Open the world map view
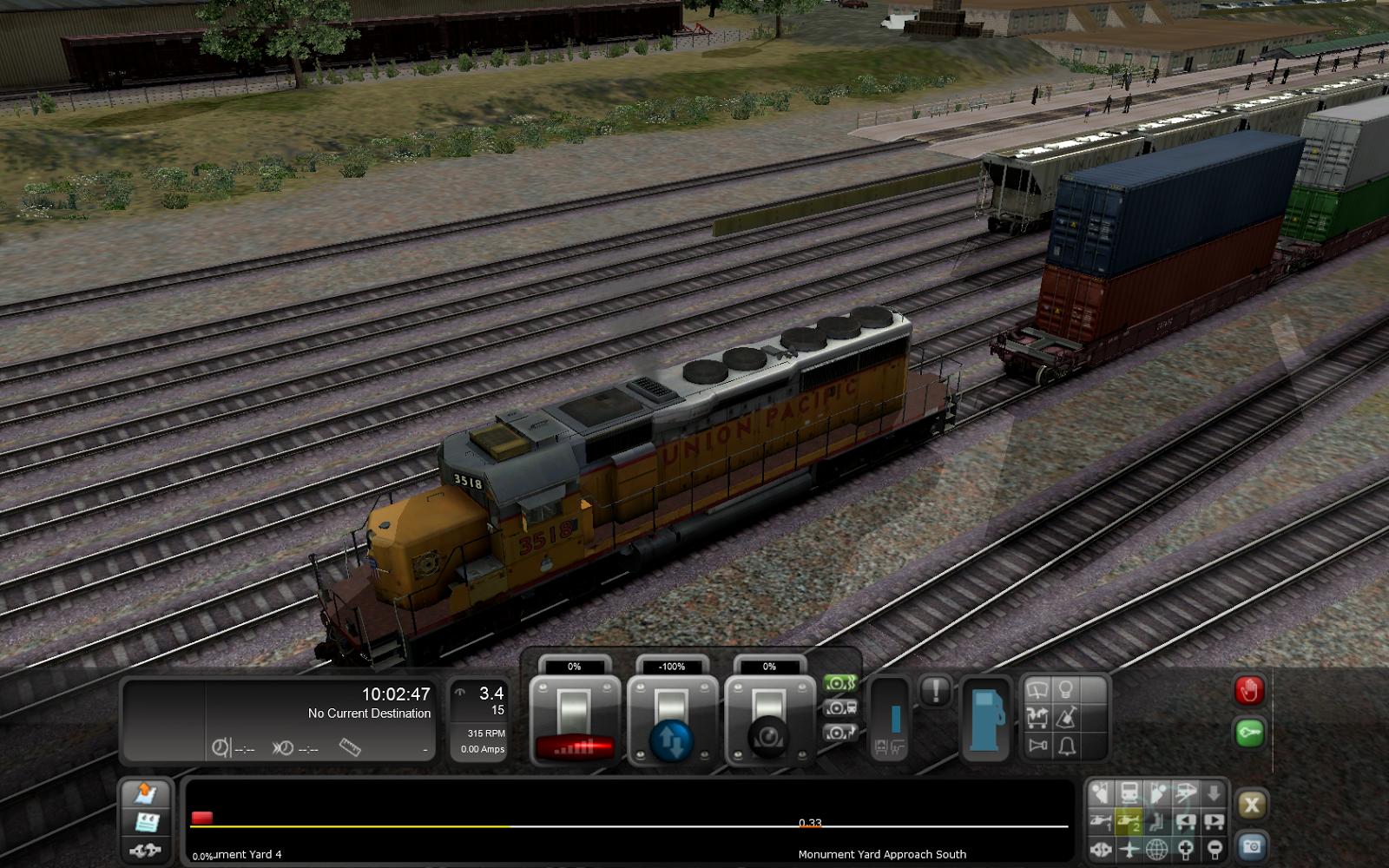The image size is (1389, 868). [x=1159, y=849]
